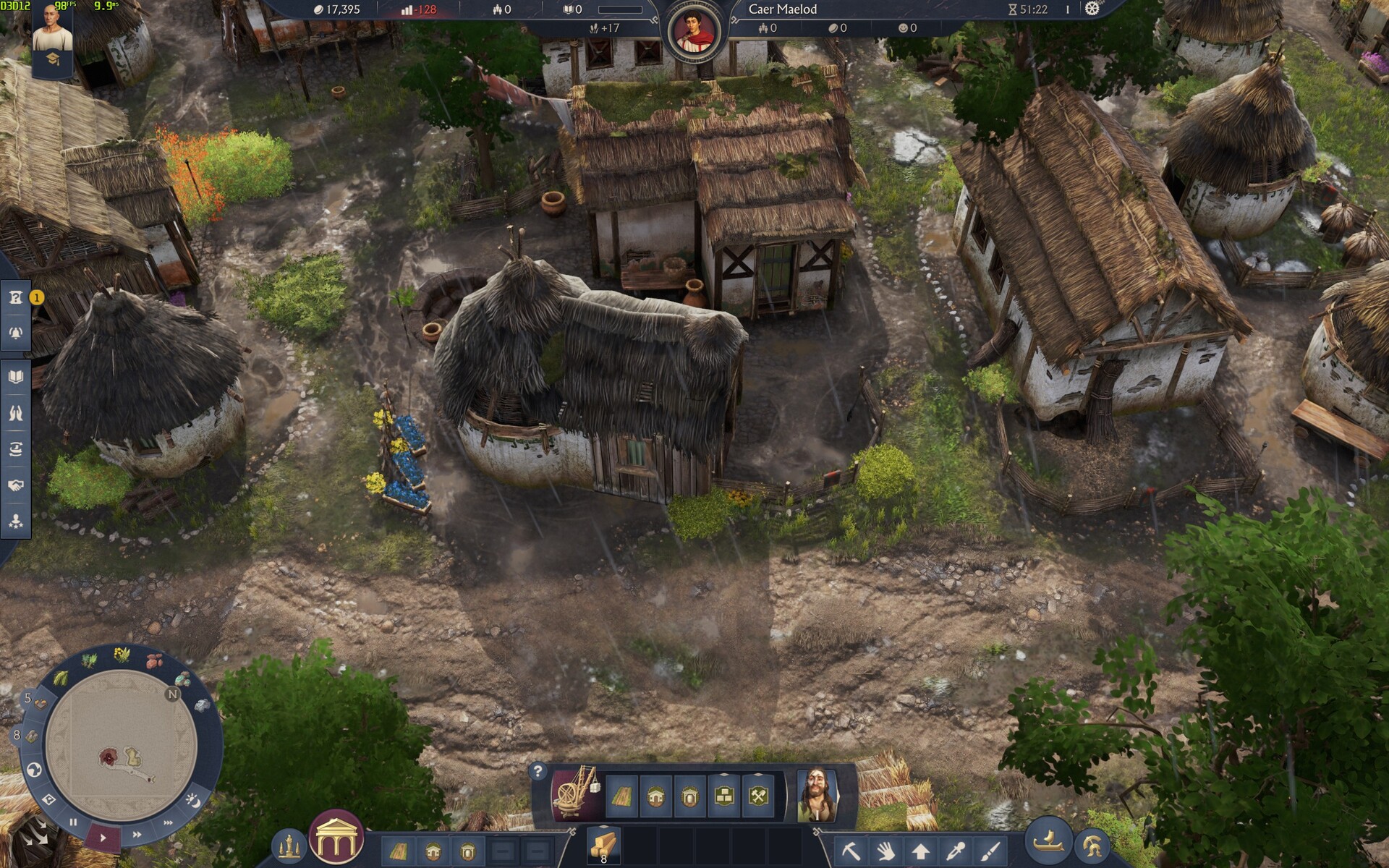Open the question mark help button
Image resolution: width=1389 pixels, height=868 pixels.
coord(538,771)
